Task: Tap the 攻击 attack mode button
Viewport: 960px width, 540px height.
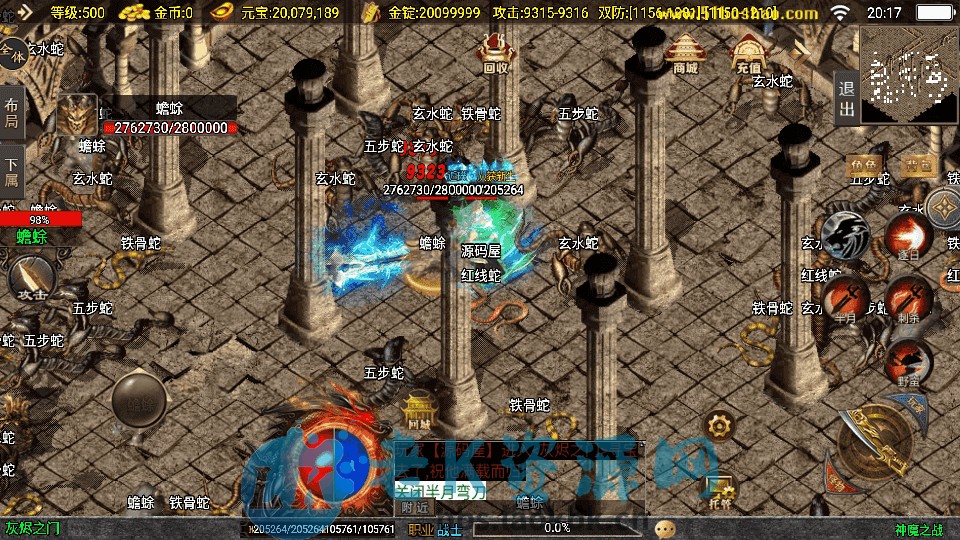Action: 30,279
